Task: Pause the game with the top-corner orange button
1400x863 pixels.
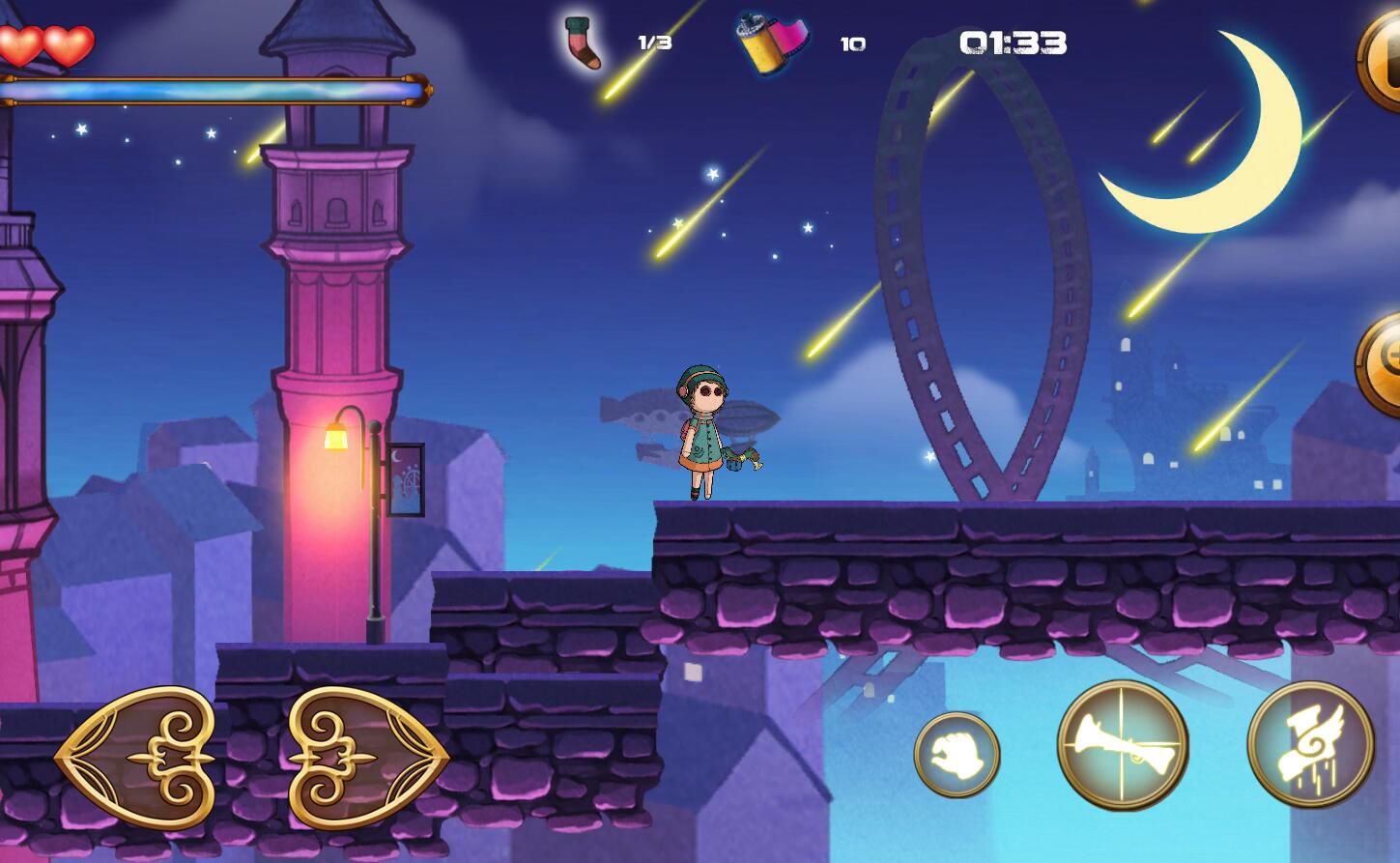Action: pyautogui.click(x=1383, y=60)
